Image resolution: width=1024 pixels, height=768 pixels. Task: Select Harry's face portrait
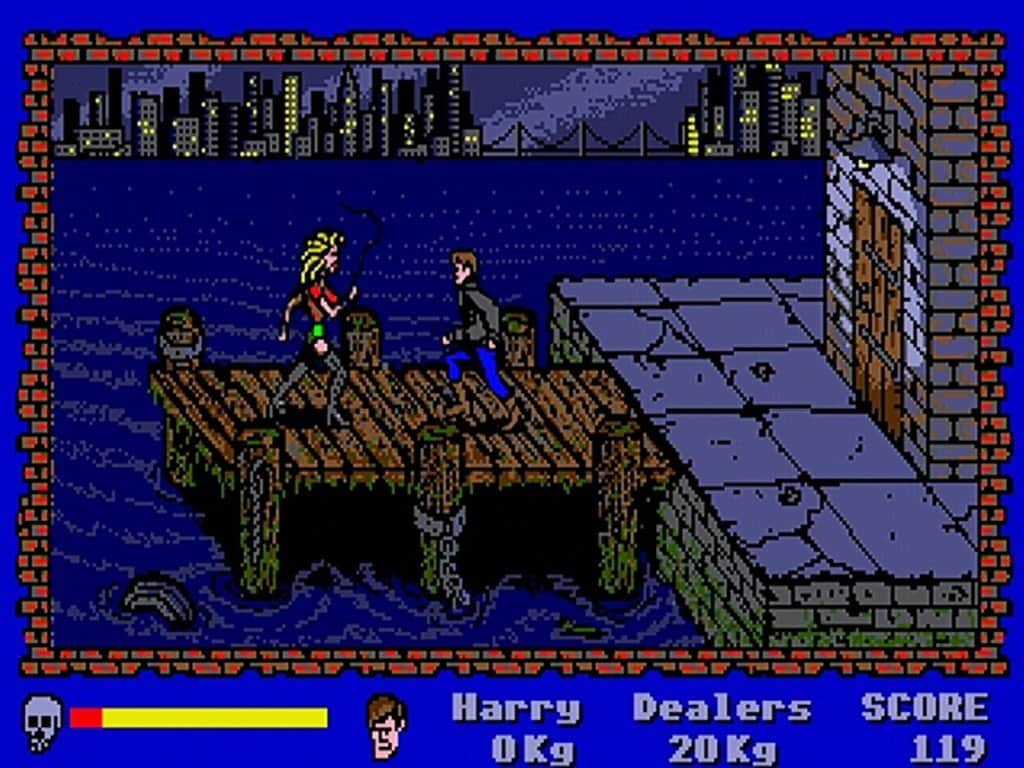387,725
